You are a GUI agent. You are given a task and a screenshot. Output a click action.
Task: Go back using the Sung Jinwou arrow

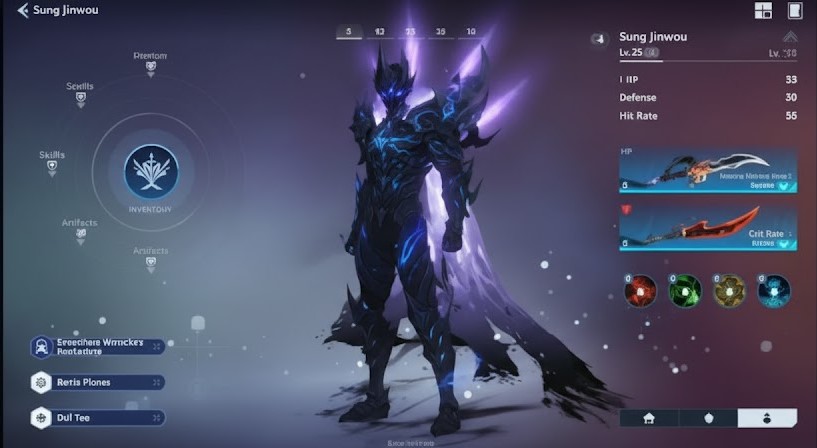22,10
